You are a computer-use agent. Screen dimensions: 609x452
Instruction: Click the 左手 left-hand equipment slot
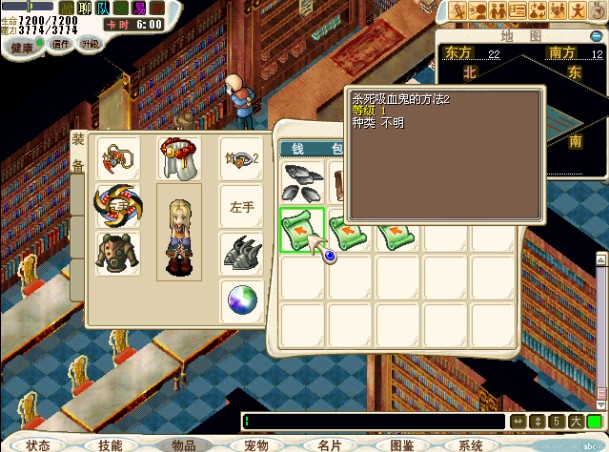[241, 206]
